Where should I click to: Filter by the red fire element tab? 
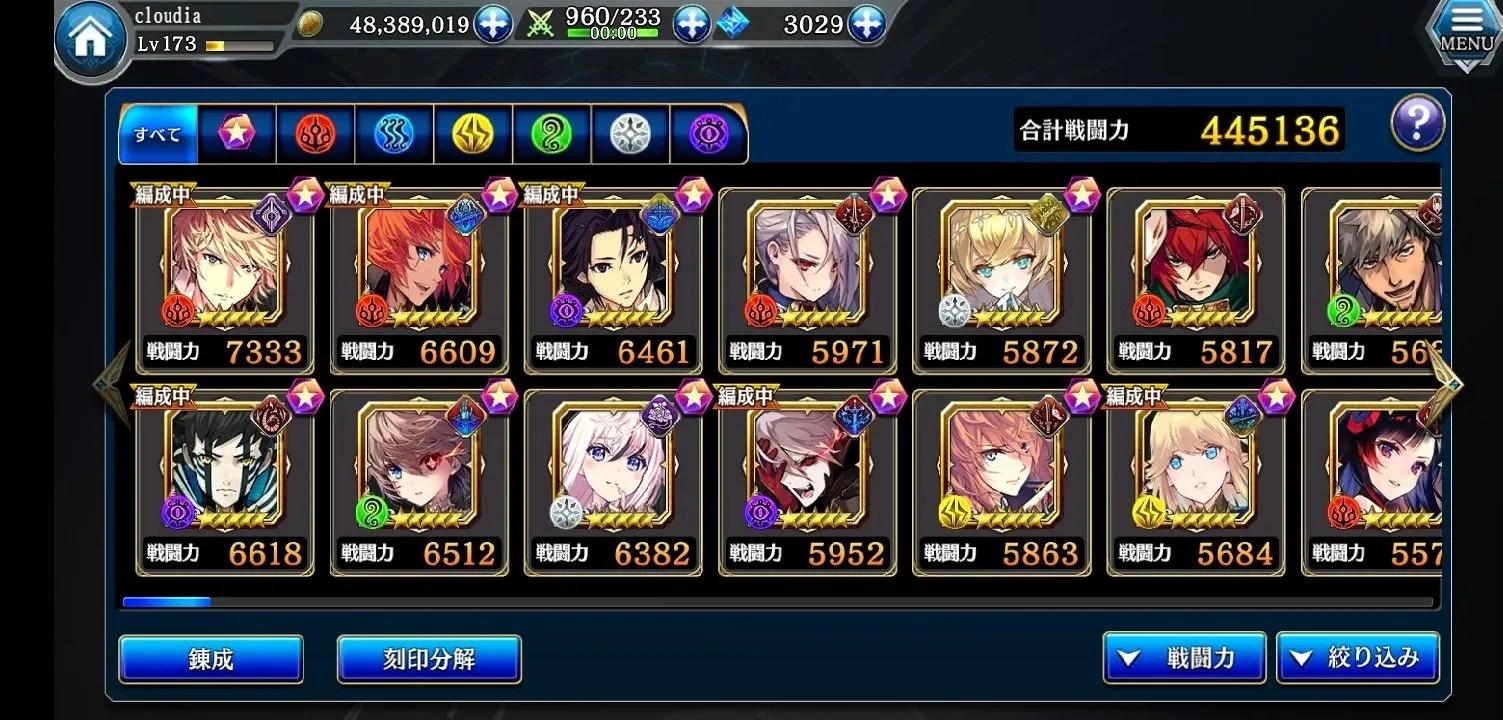pyautogui.click(x=315, y=133)
